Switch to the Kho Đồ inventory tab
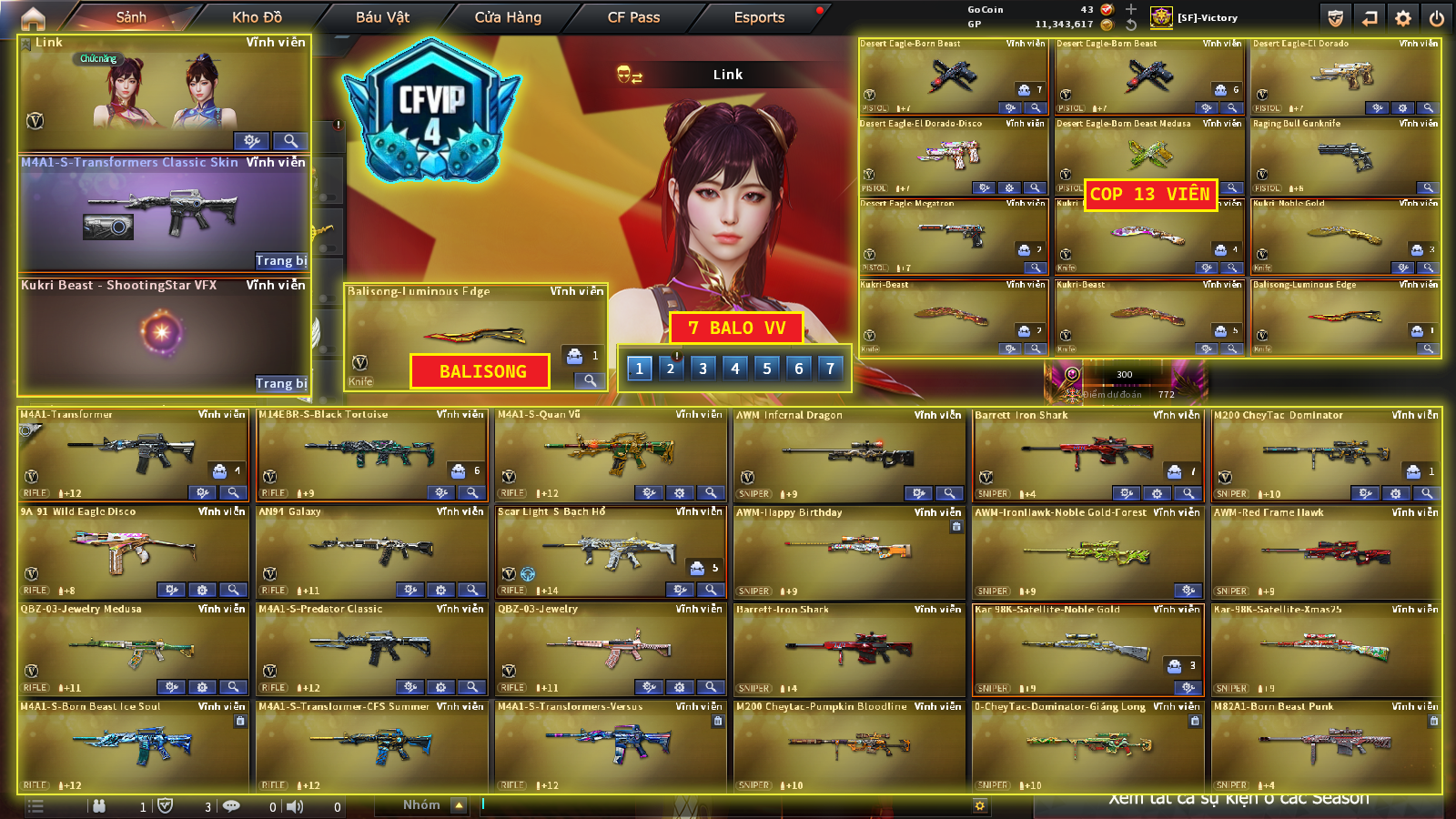Viewport: 1456px width, 819px height. 257,17
